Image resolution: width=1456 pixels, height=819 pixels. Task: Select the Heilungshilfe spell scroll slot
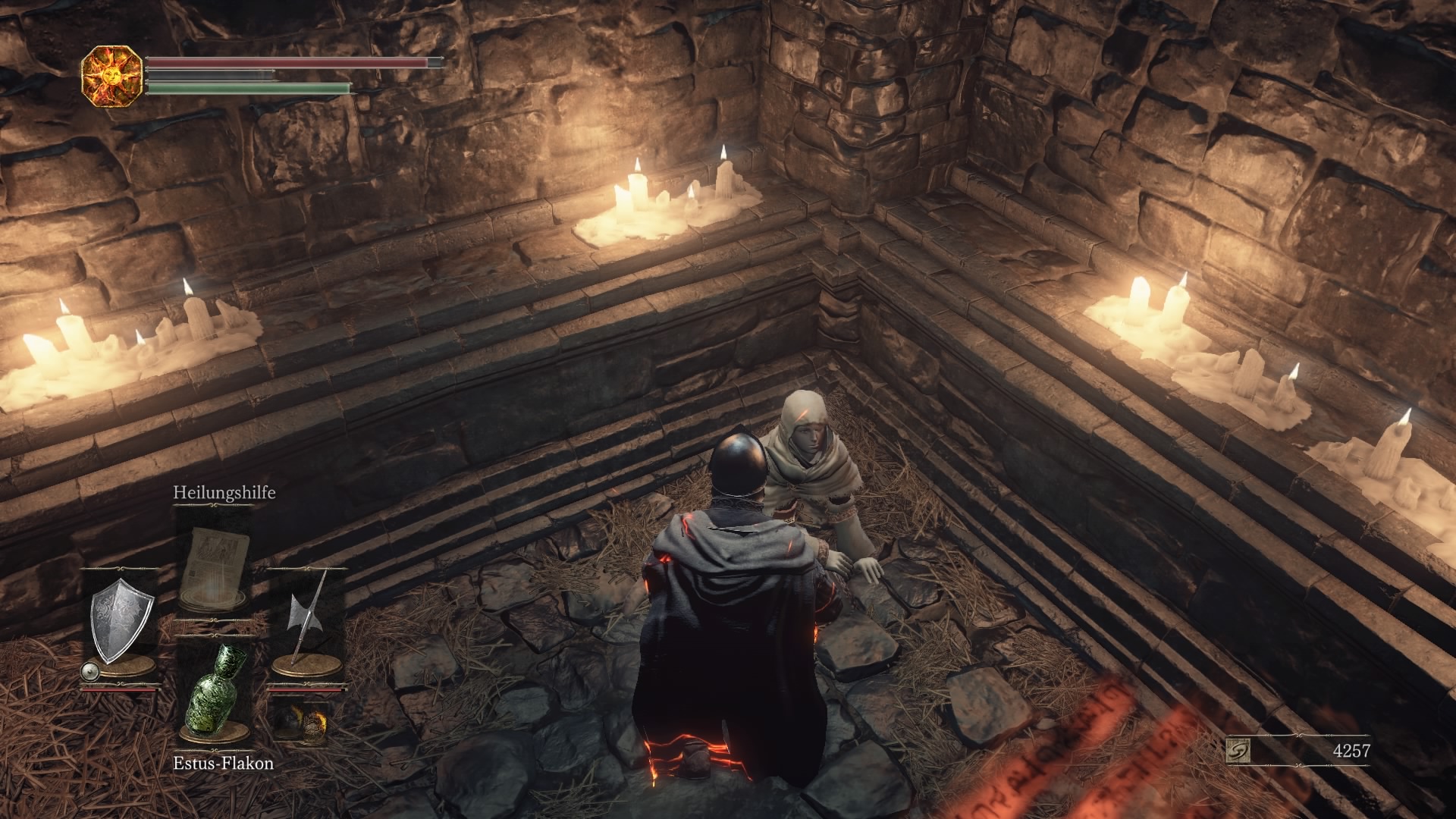[x=215, y=563]
